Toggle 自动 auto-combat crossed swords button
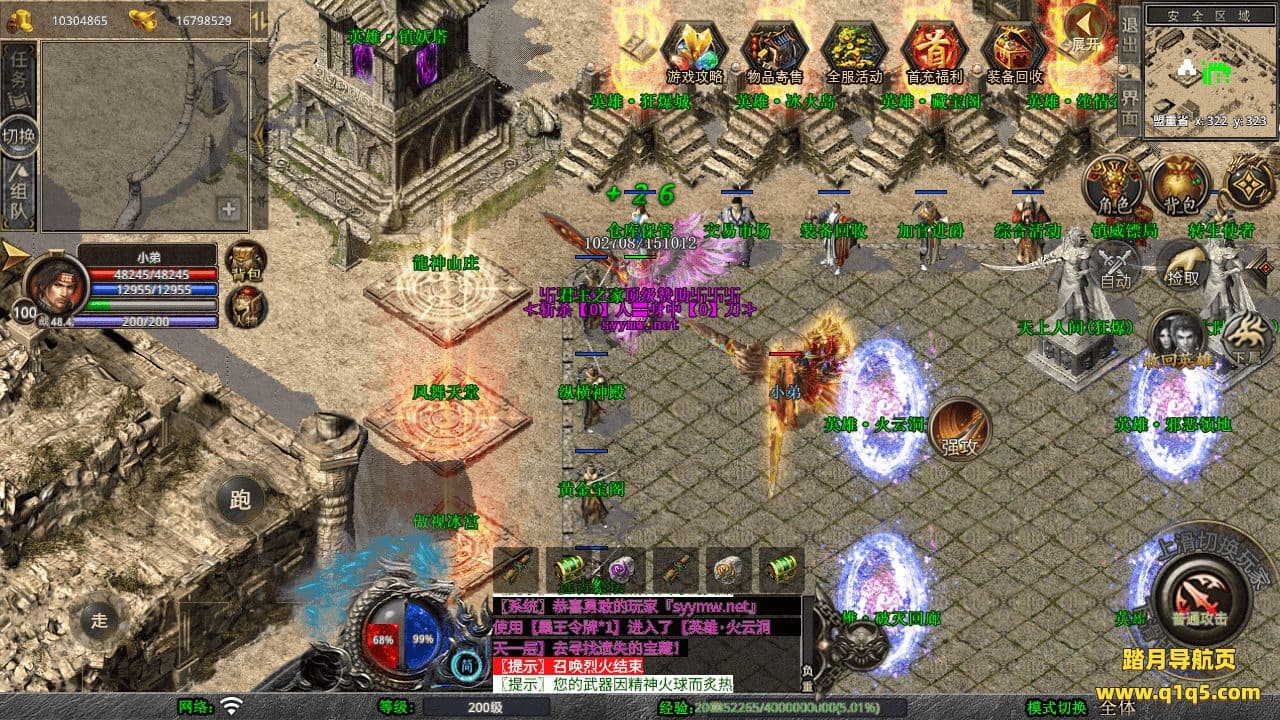The image size is (1280, 720). pyautogui.click(x=1114, y=265)
